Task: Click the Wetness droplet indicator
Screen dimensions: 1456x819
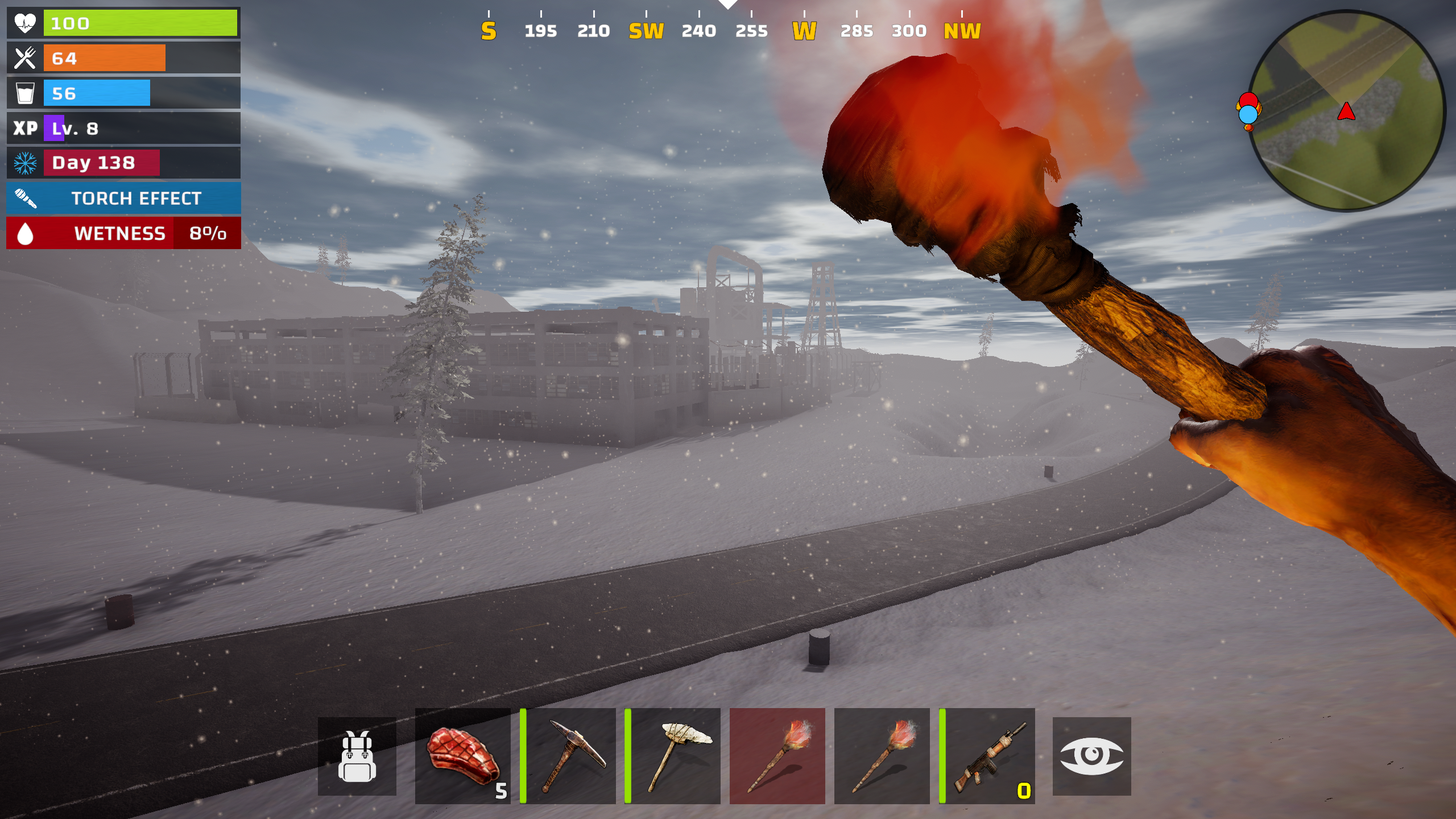Action: click(x=25, y=233)
